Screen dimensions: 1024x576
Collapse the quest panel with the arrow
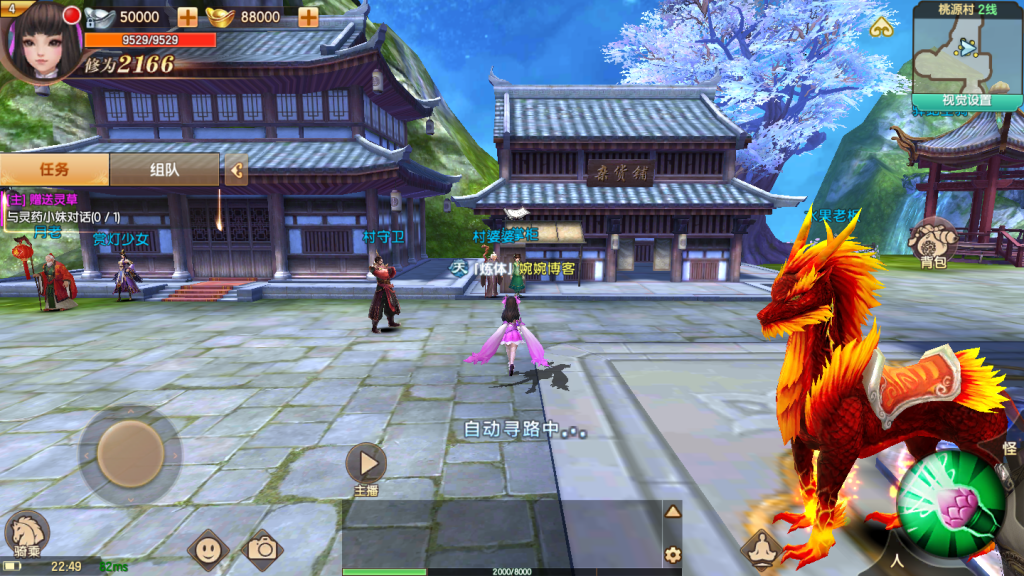coord(237,170)
